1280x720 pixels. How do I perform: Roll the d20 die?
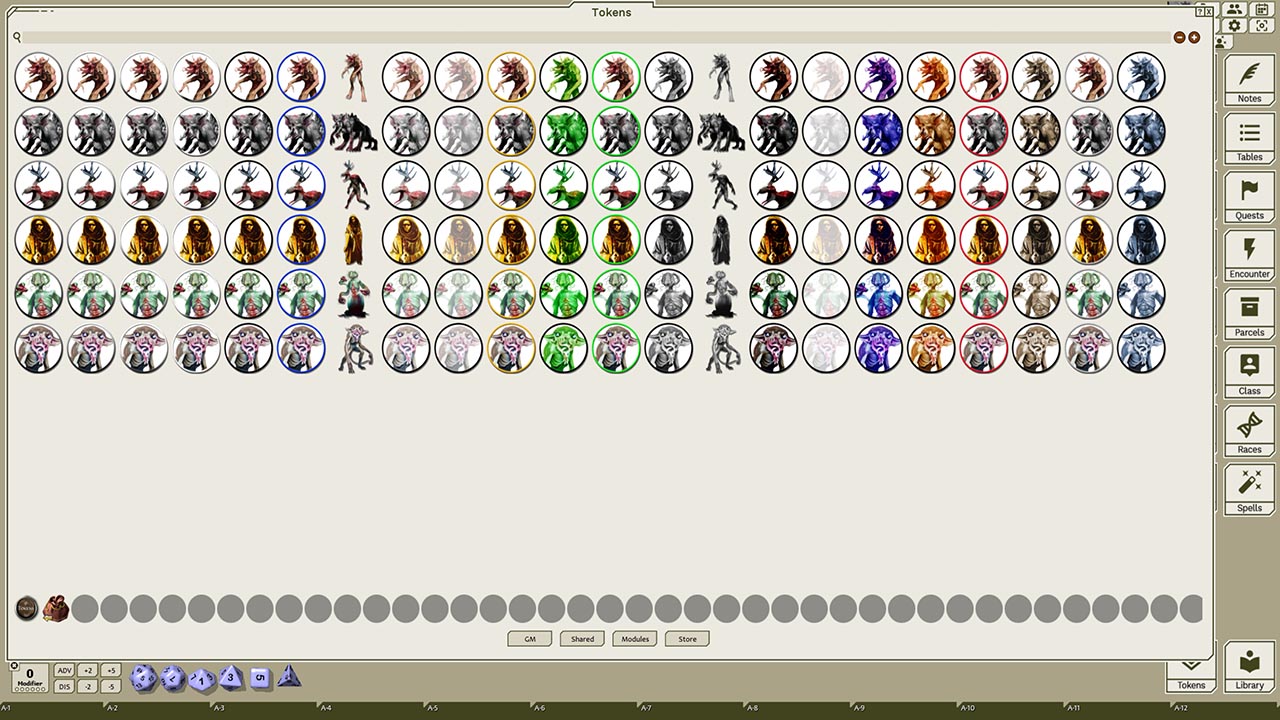[x=142, y=678]
